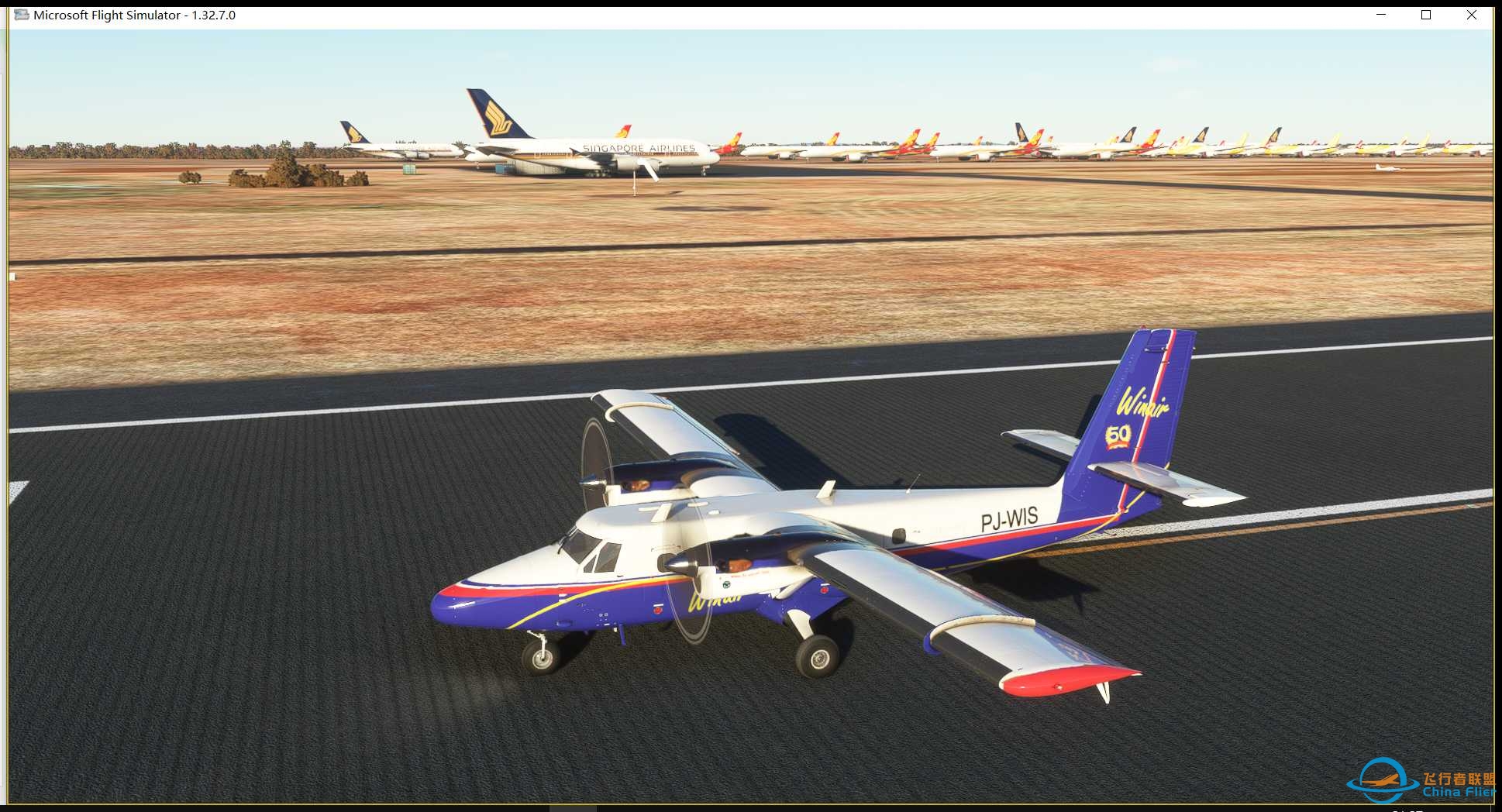Close the Microsoft Flight Simulator window
This screenshot has height=812, width=1502.
click(1471, 15)
